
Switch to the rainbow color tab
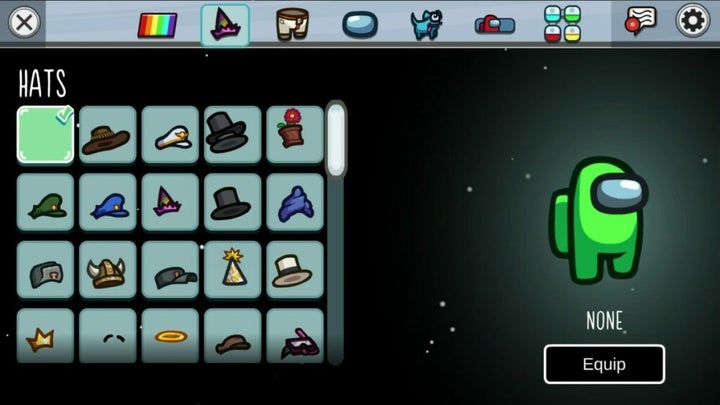coord(157,24)
